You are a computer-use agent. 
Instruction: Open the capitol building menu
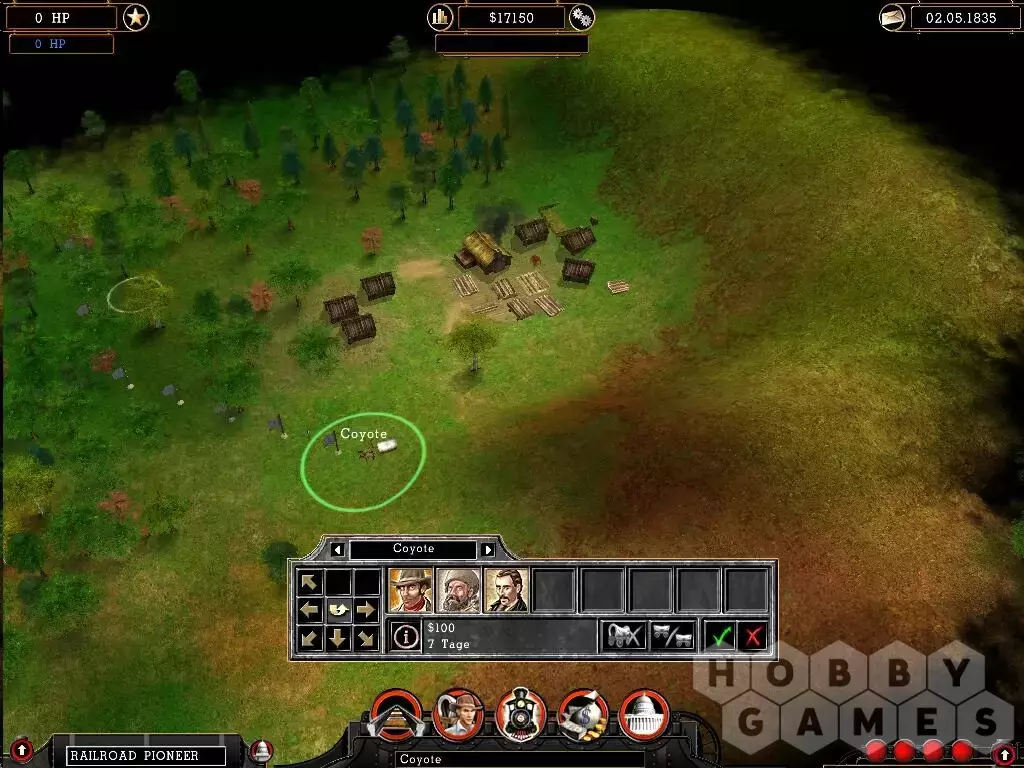click(644, 714)
